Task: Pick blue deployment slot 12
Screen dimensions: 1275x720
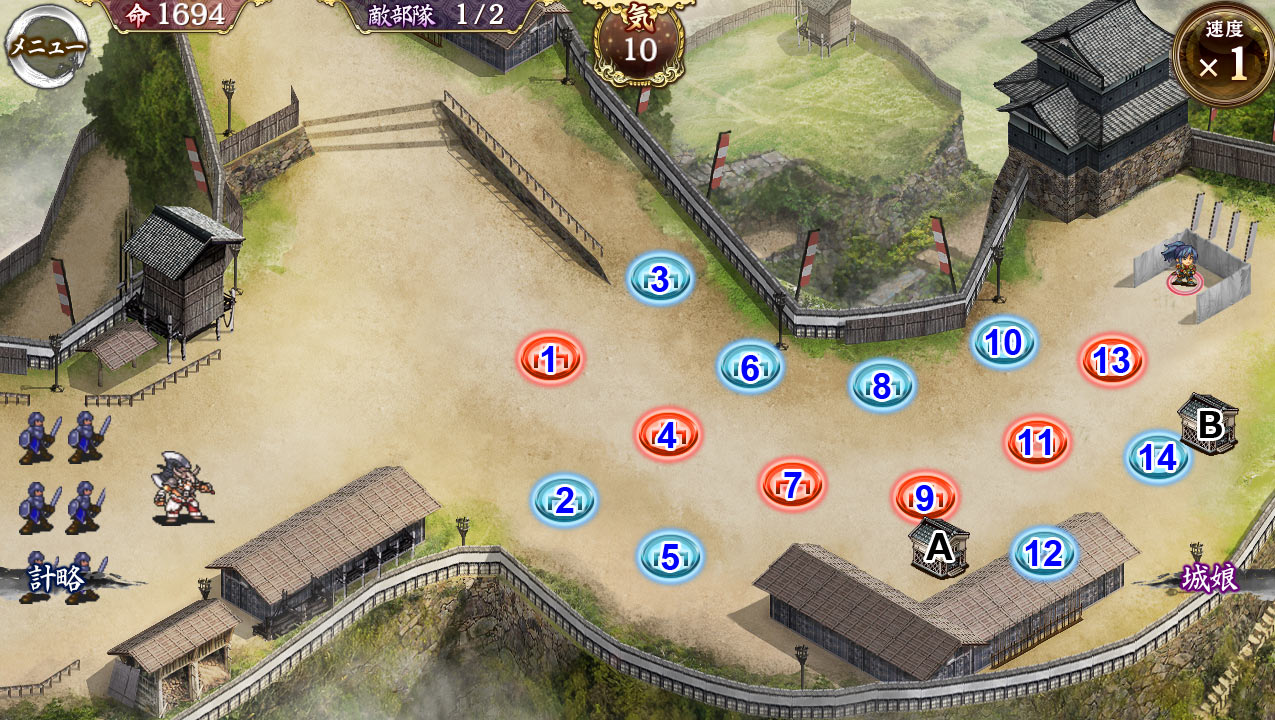Action: (x=1044, y=553)
